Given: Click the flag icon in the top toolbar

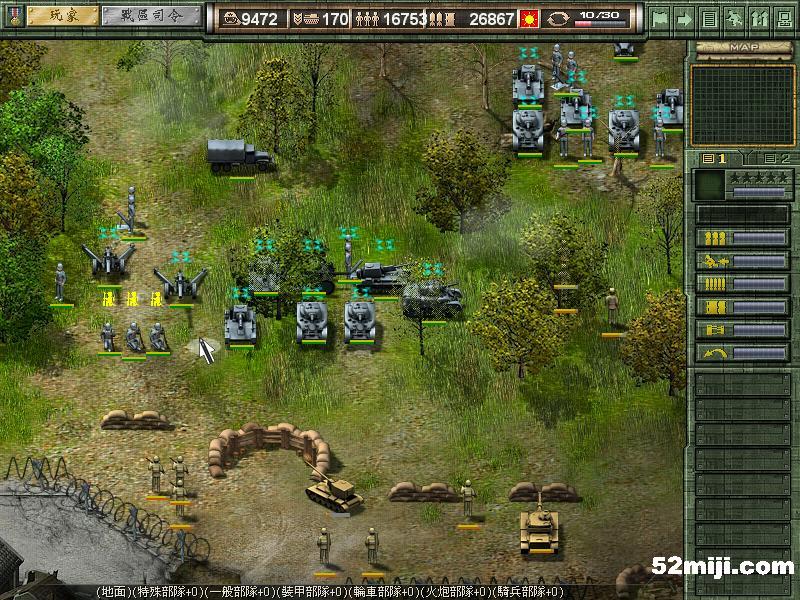Looking at the screenshot, I should pyautogui.click(x=660, y=18).
